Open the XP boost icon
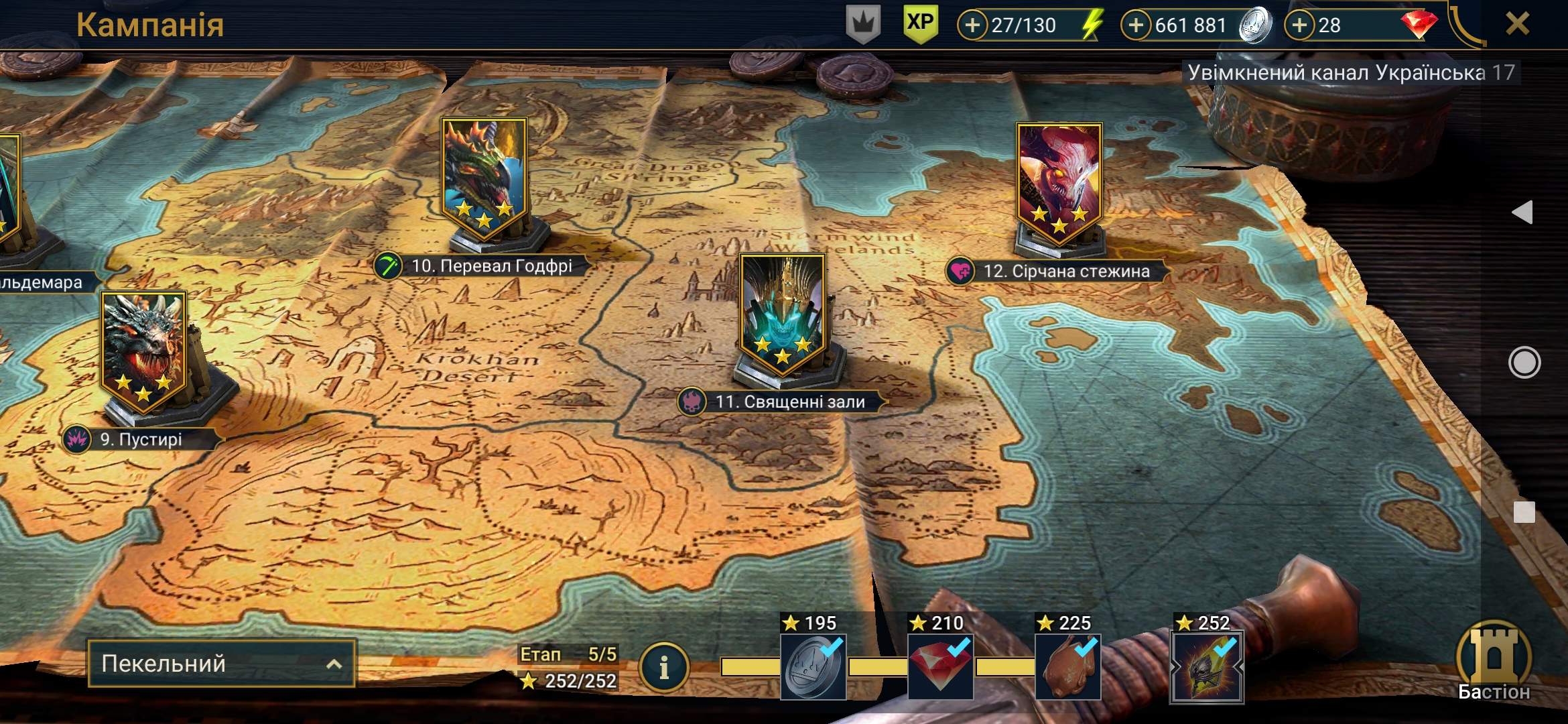 920,24
